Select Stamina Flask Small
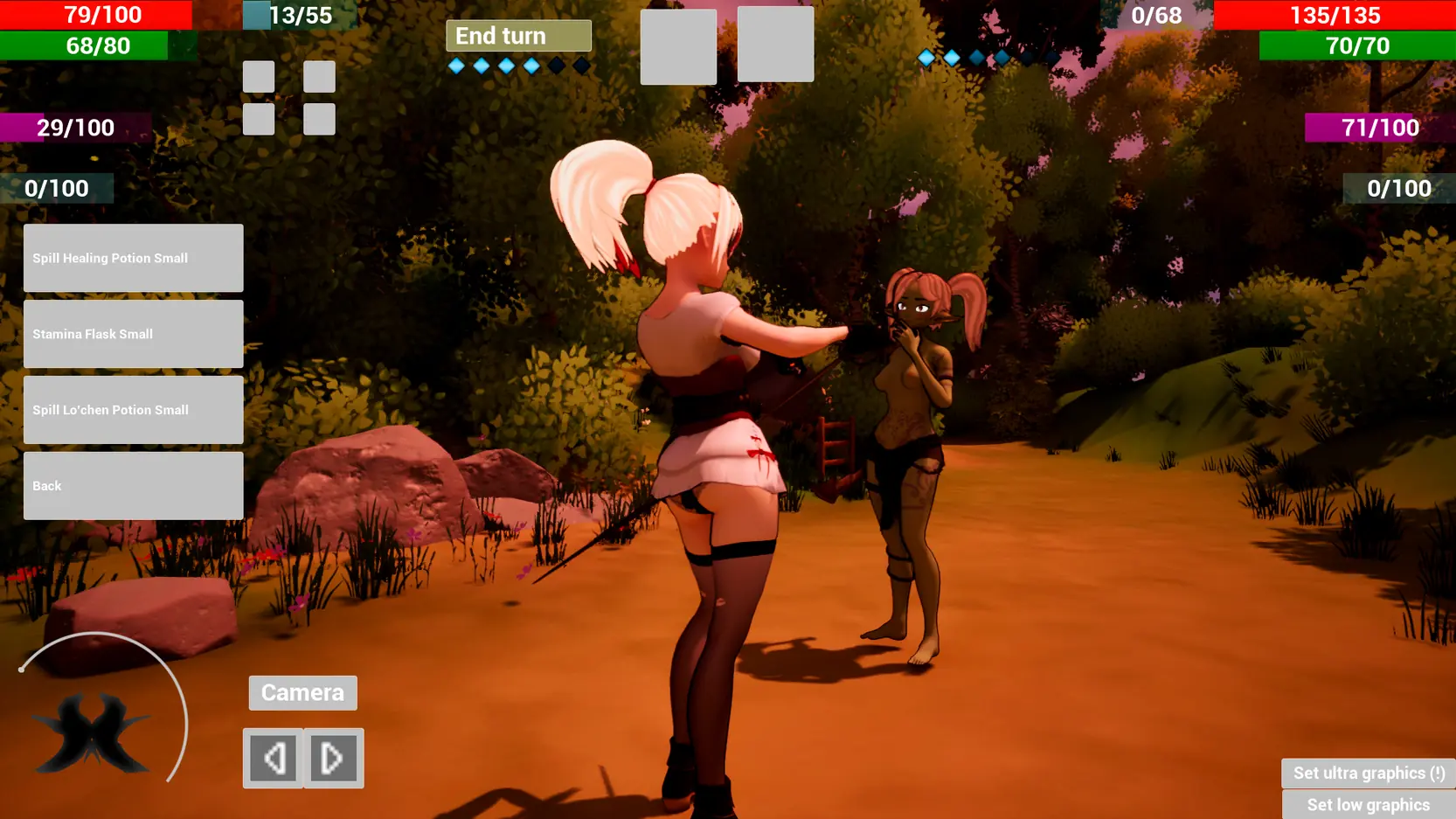Screen dimensions: 1456x819 tap(133, 334)
